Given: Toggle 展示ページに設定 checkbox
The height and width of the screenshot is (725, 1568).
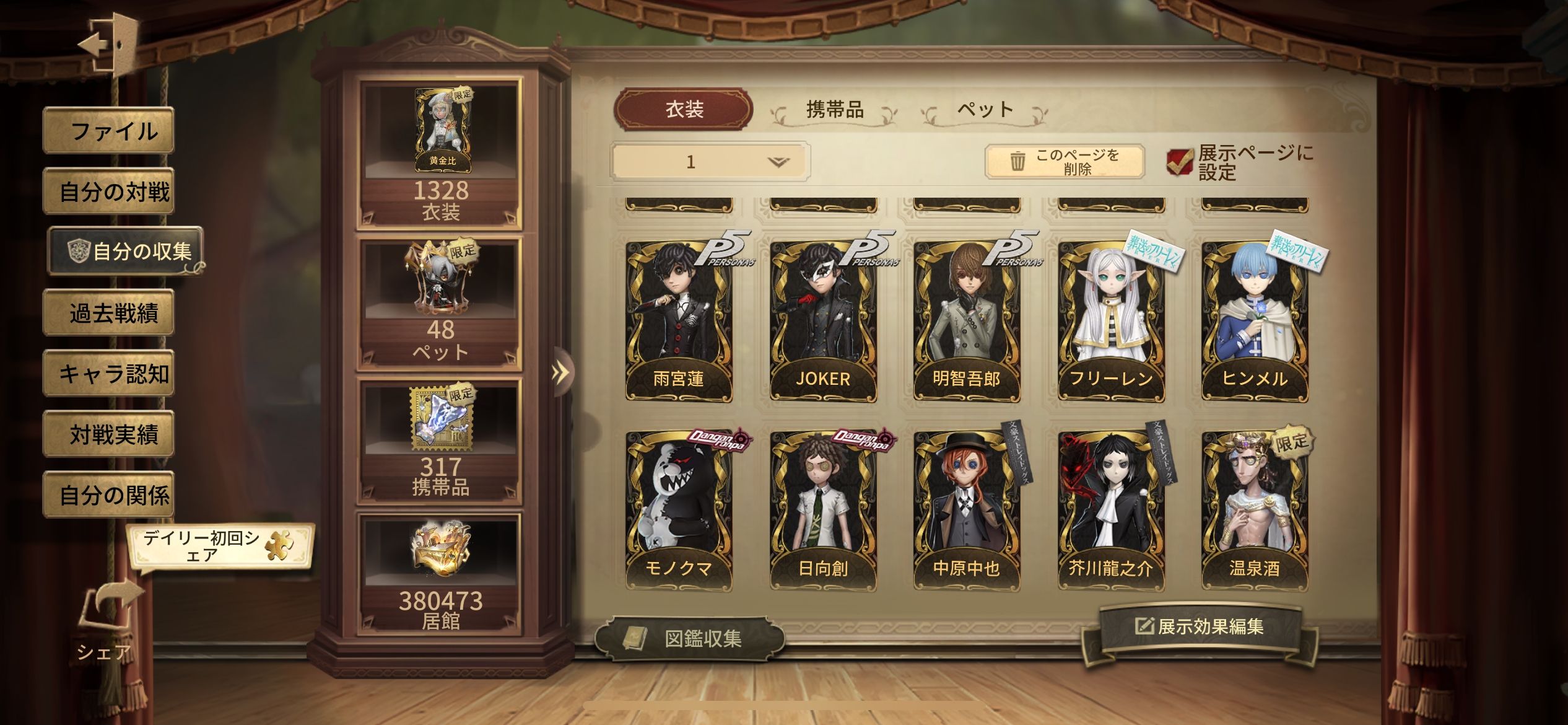Looking at the screenshot, I should (1179, 162).
